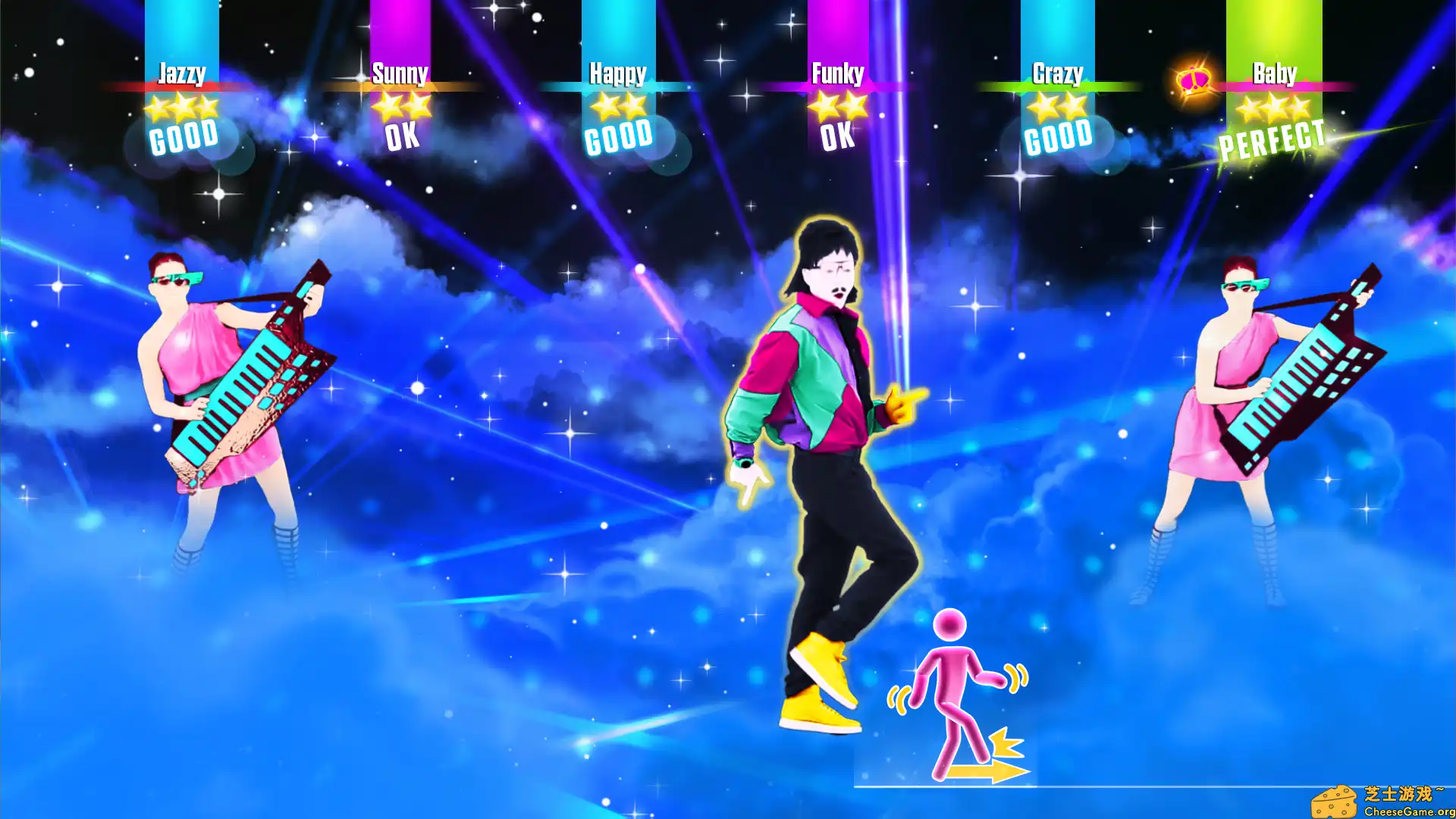Click the three stars above Jazzy's GOOD rating
The height and width of the screenshot is (819, 1456).
click(181, 107)
